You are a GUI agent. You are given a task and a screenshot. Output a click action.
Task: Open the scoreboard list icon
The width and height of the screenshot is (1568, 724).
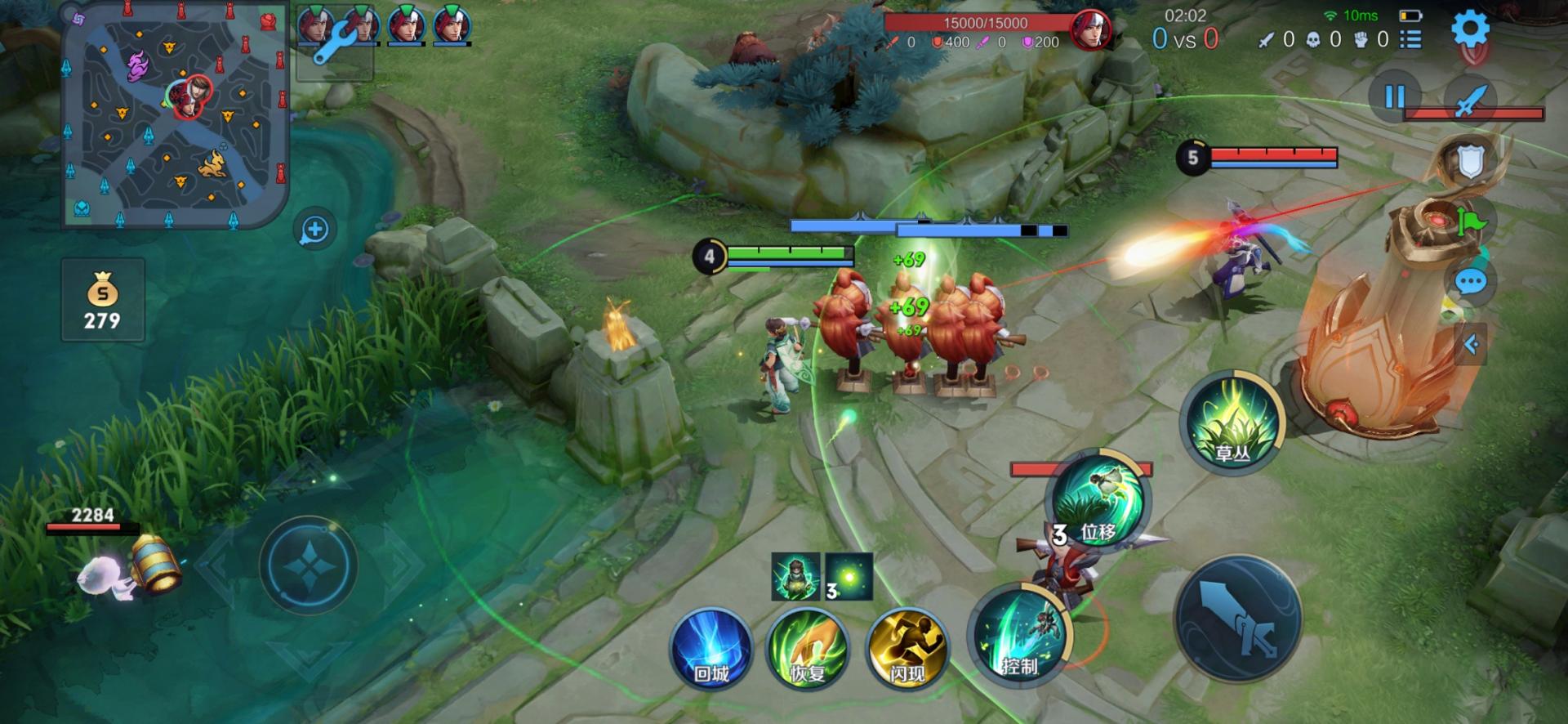coord(1410,38)
